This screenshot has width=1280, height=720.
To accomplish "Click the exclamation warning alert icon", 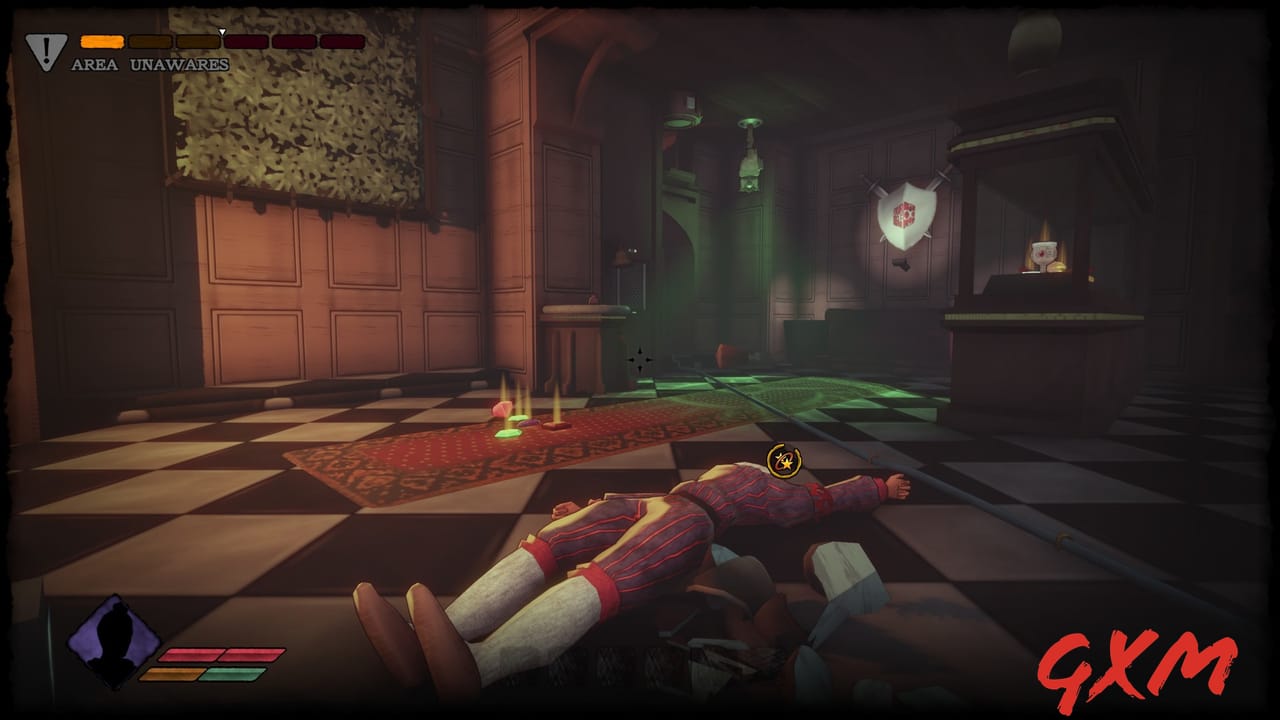I will (46, 50).
